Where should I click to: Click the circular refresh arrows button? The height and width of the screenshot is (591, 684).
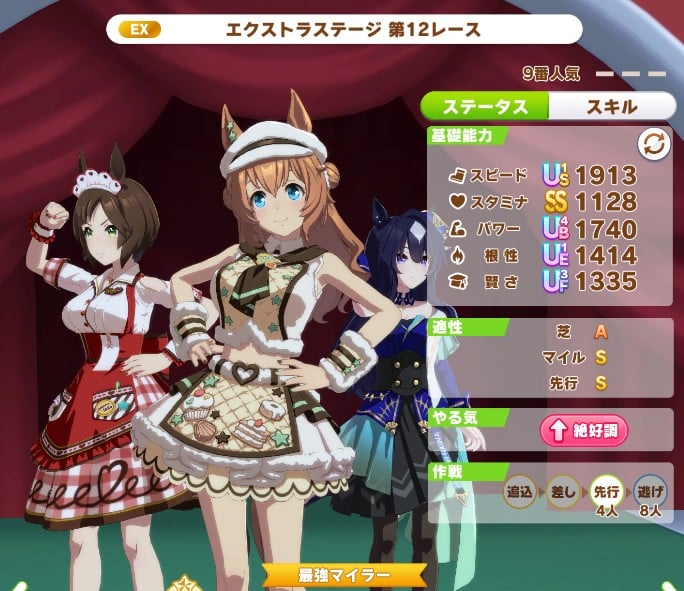click(653, 144)
